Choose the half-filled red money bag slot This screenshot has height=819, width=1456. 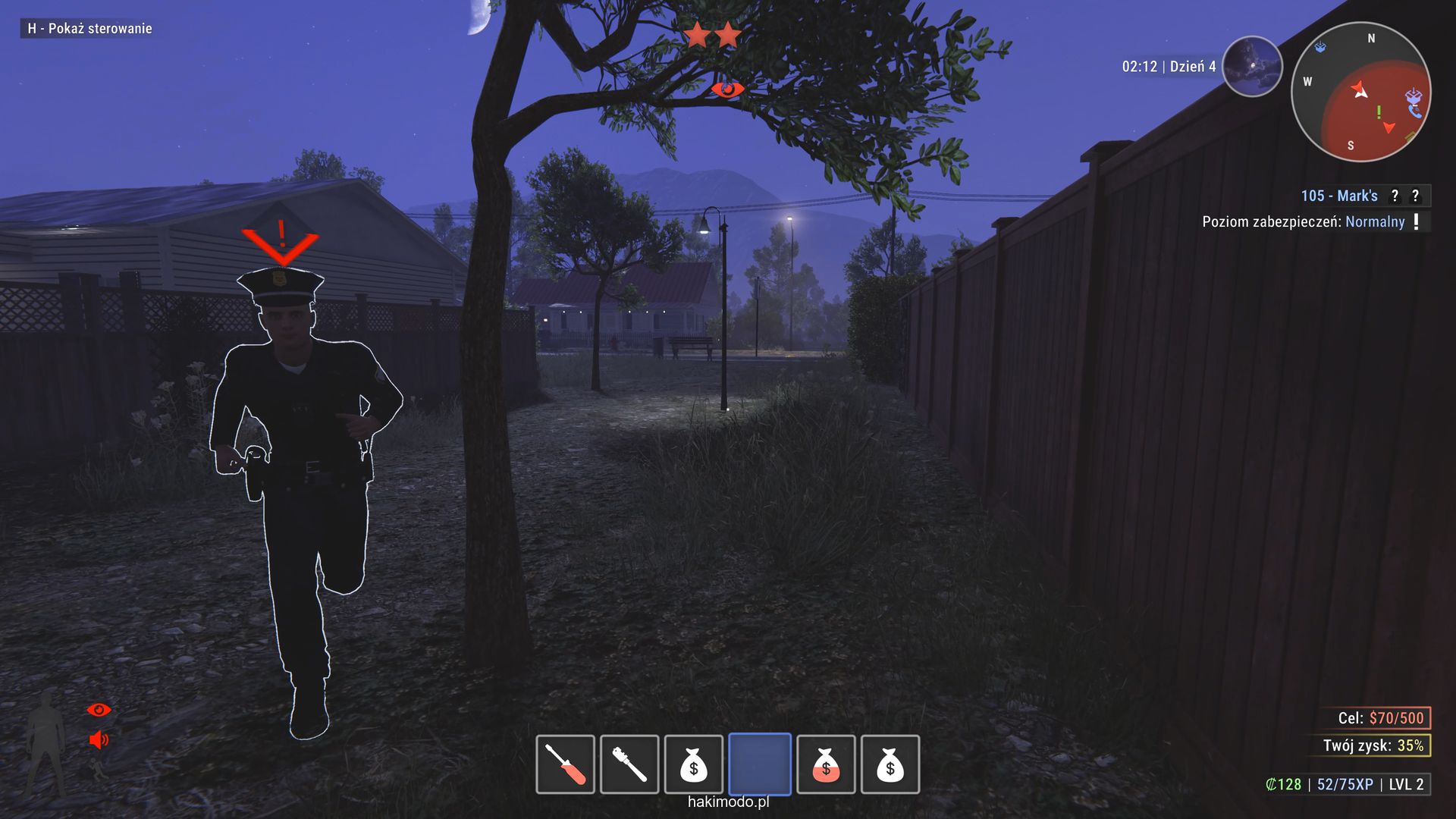826,764
